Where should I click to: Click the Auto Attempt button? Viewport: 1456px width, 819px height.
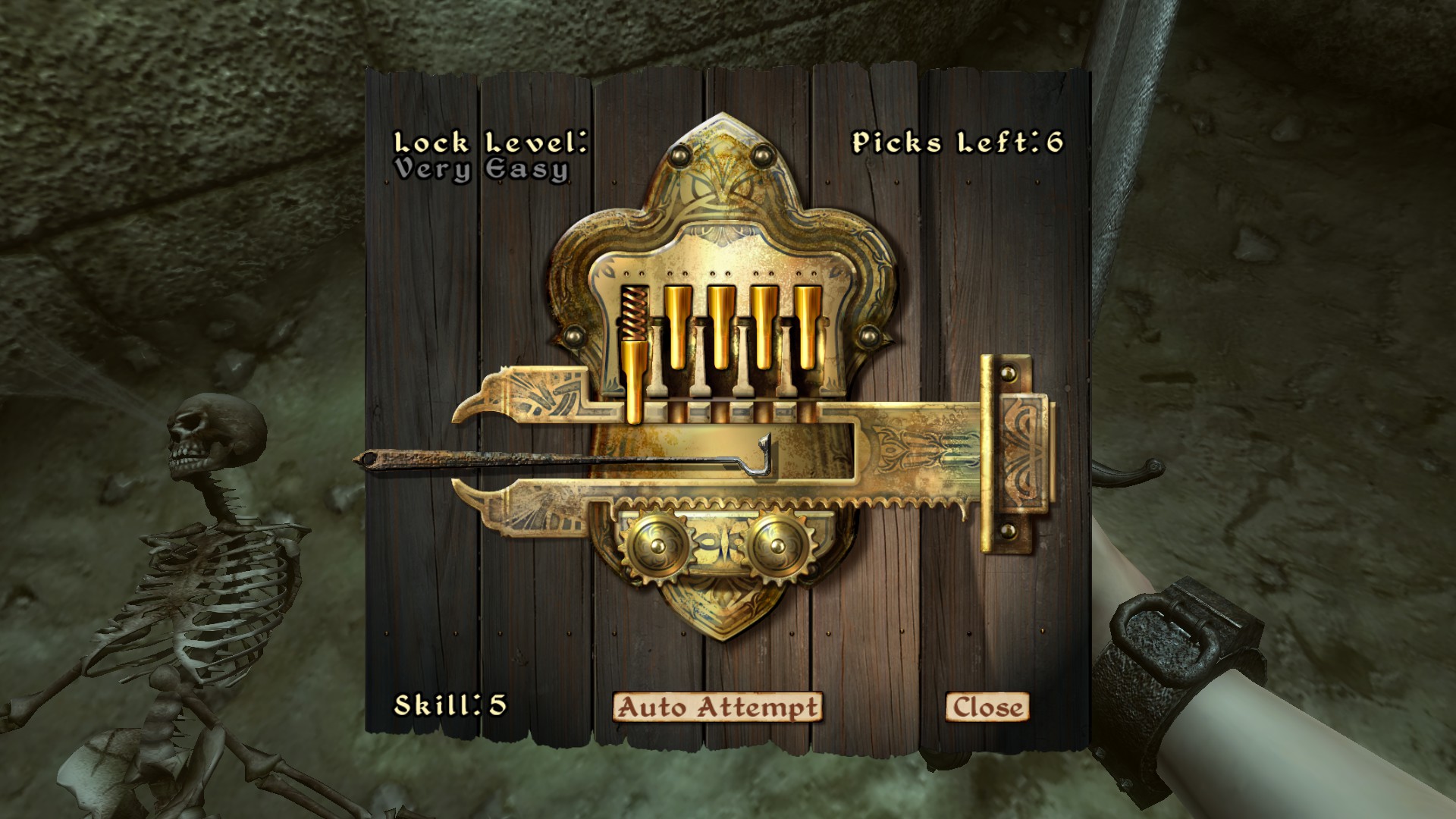717,707
